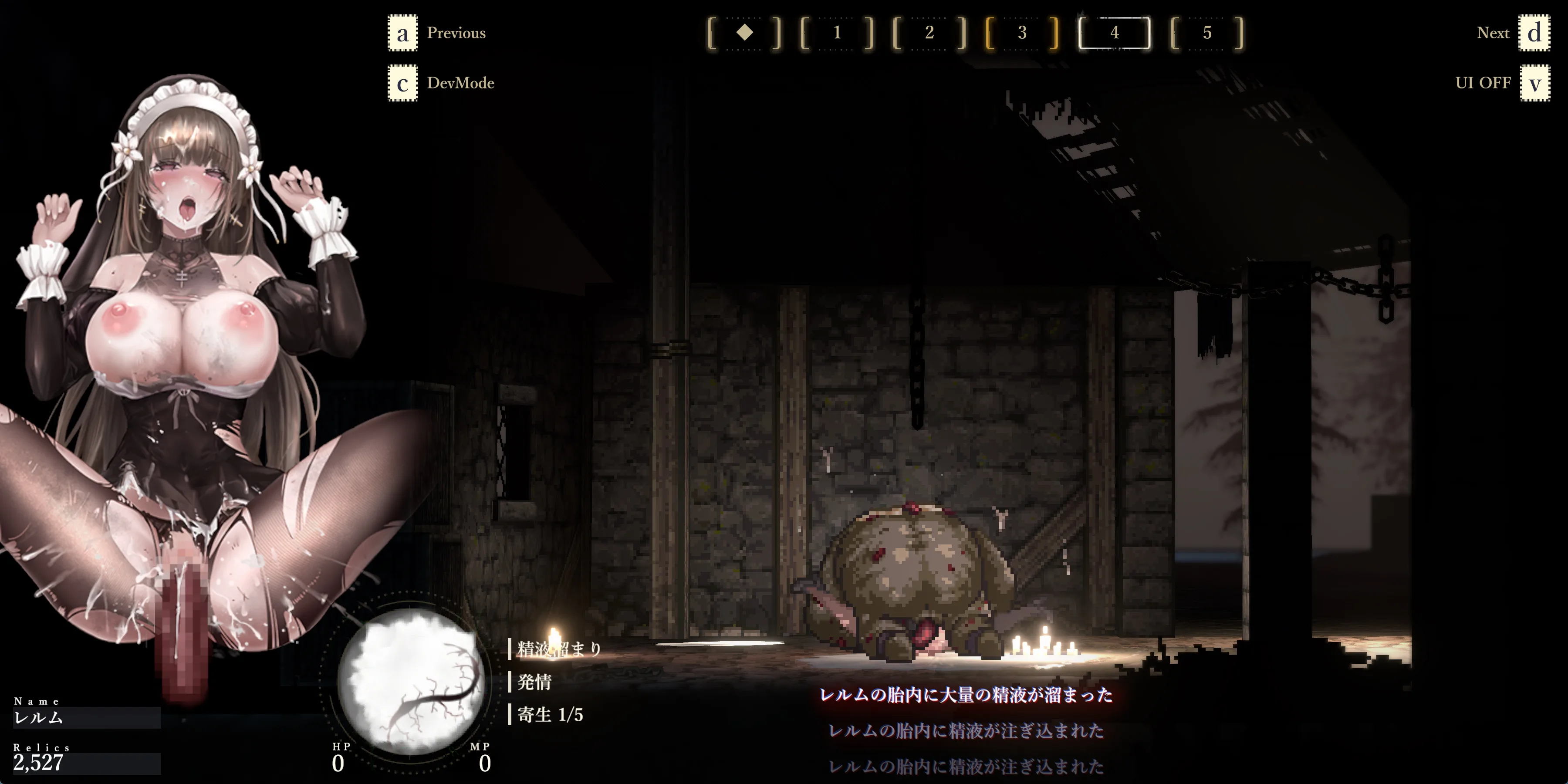Switch to scene tab 2
This screenshot has width=1568, height=784.
click(x=929, y=33)
